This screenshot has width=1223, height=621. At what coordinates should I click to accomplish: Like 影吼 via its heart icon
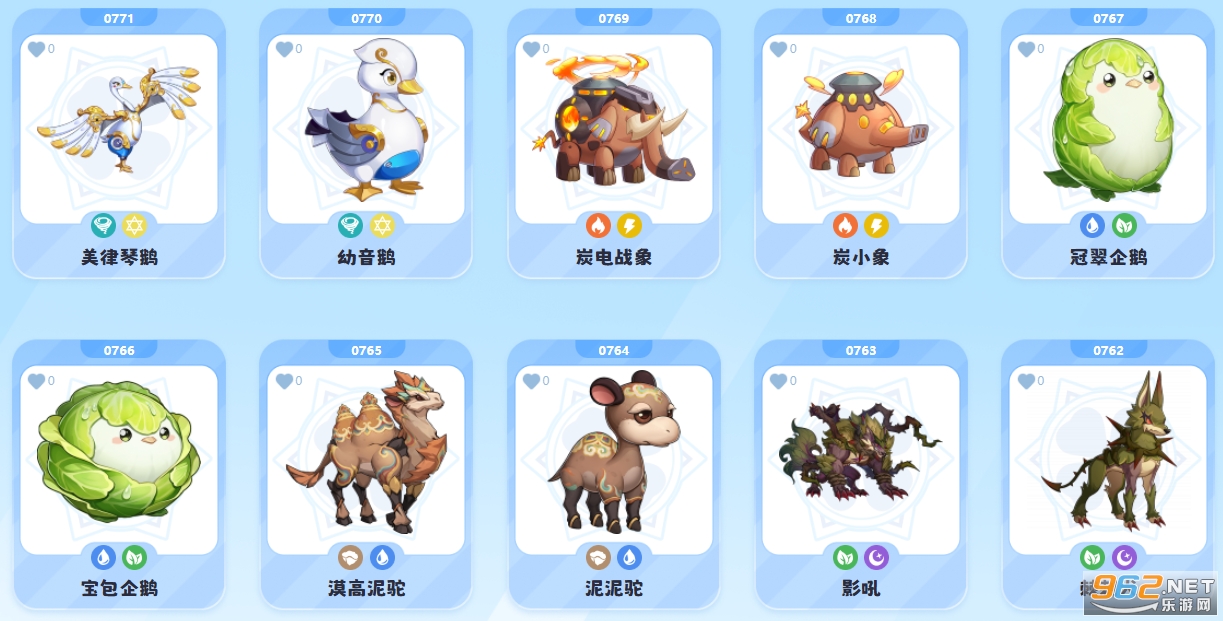[x=778, y=381]
